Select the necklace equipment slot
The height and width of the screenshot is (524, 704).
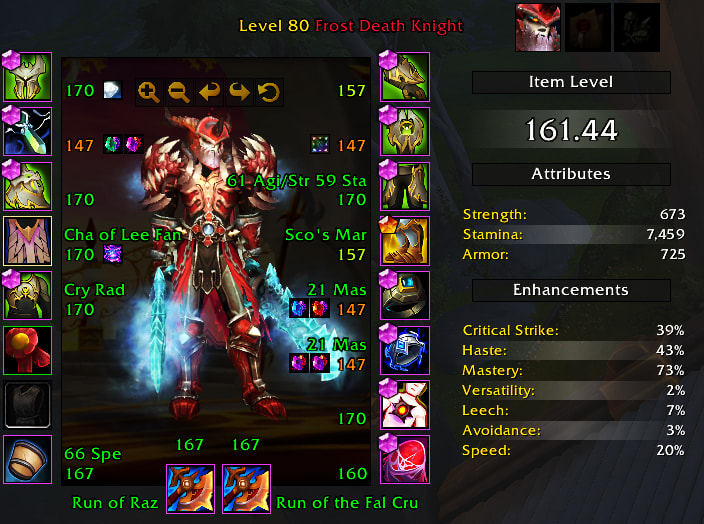point(28,130)
